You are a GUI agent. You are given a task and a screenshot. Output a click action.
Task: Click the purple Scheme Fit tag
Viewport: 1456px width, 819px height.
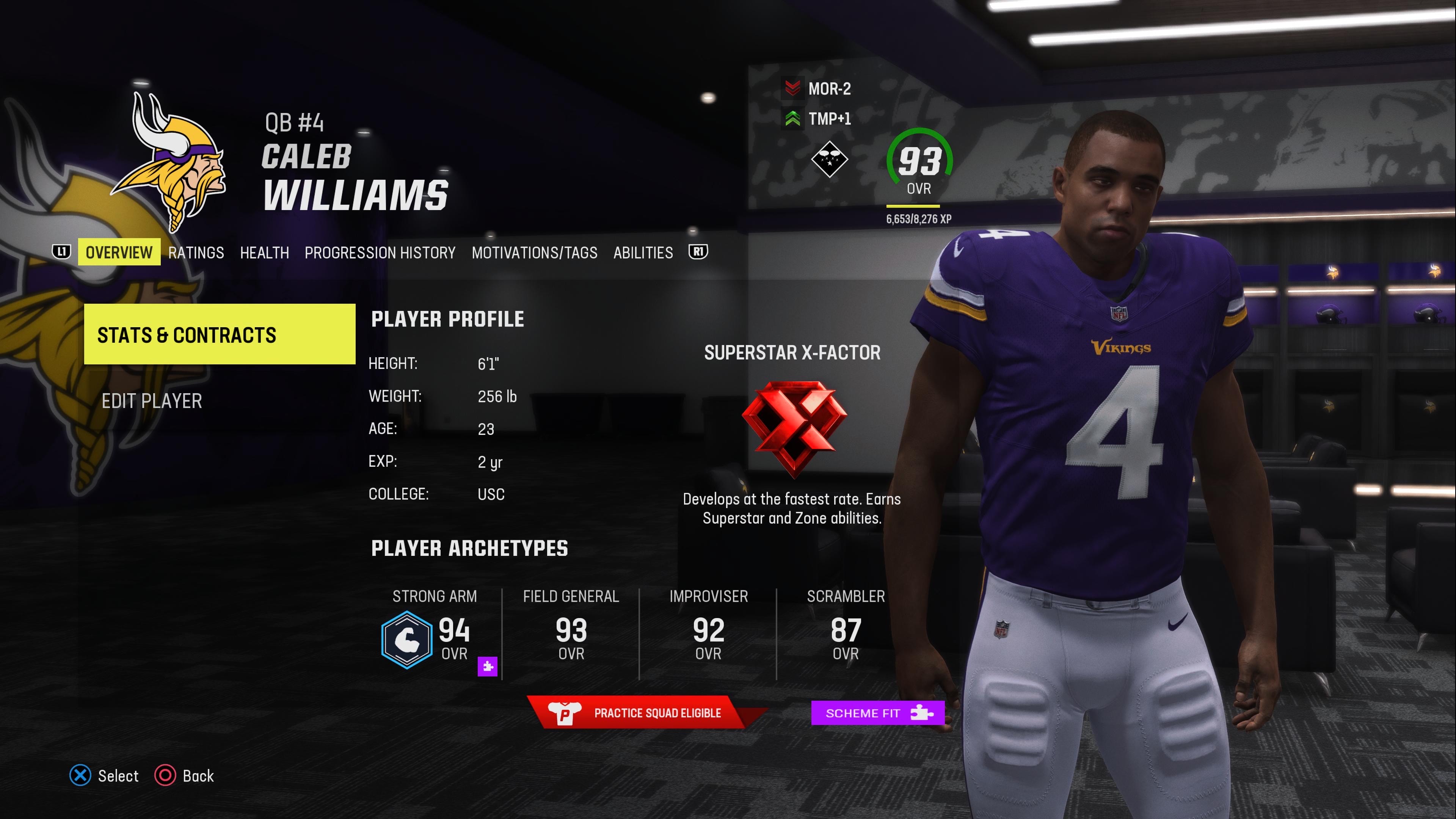(877, 713)
